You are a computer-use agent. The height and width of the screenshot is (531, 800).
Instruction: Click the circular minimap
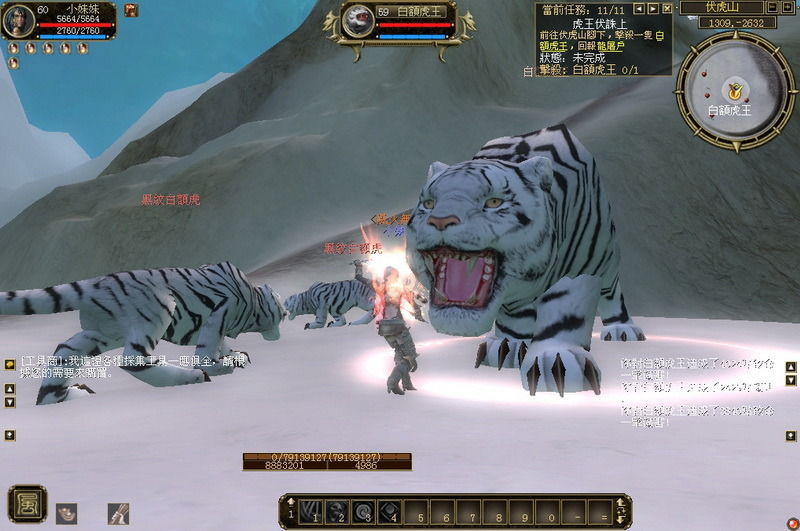(734, 86)
